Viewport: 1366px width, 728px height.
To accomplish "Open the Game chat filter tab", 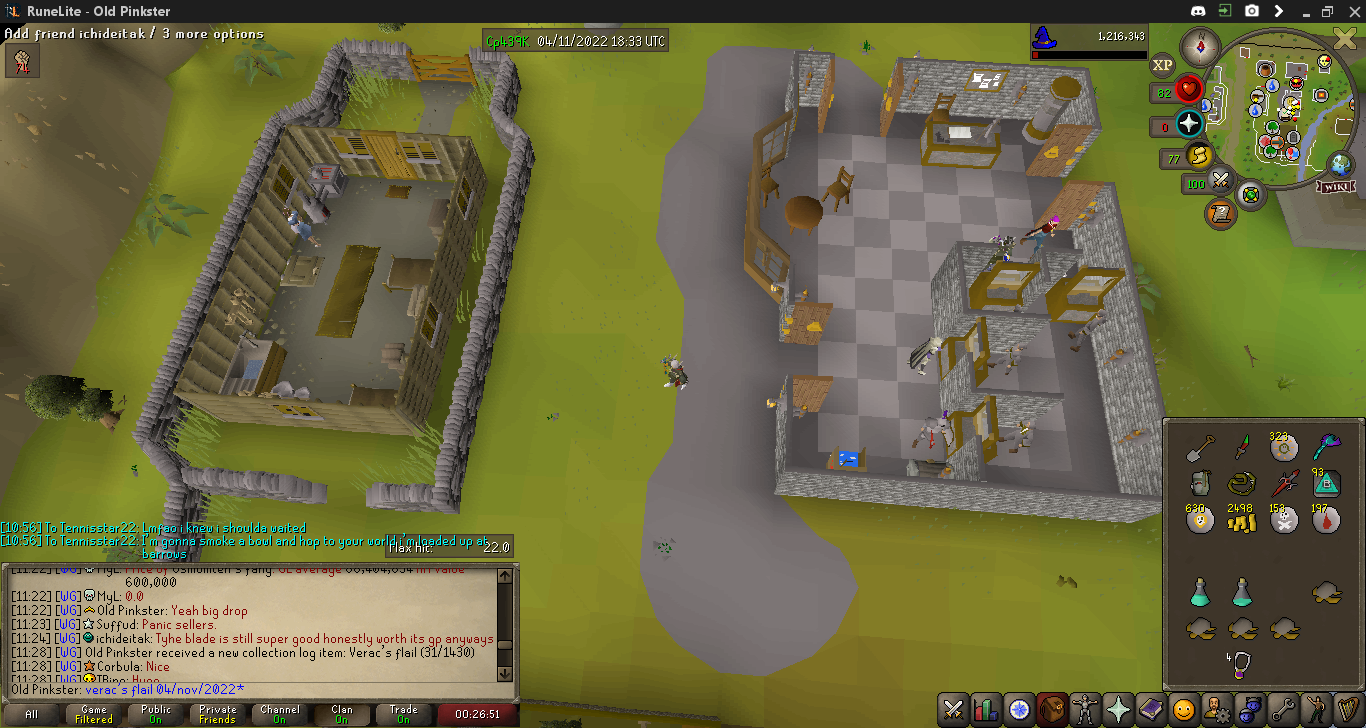I will (x=94, y=715).
